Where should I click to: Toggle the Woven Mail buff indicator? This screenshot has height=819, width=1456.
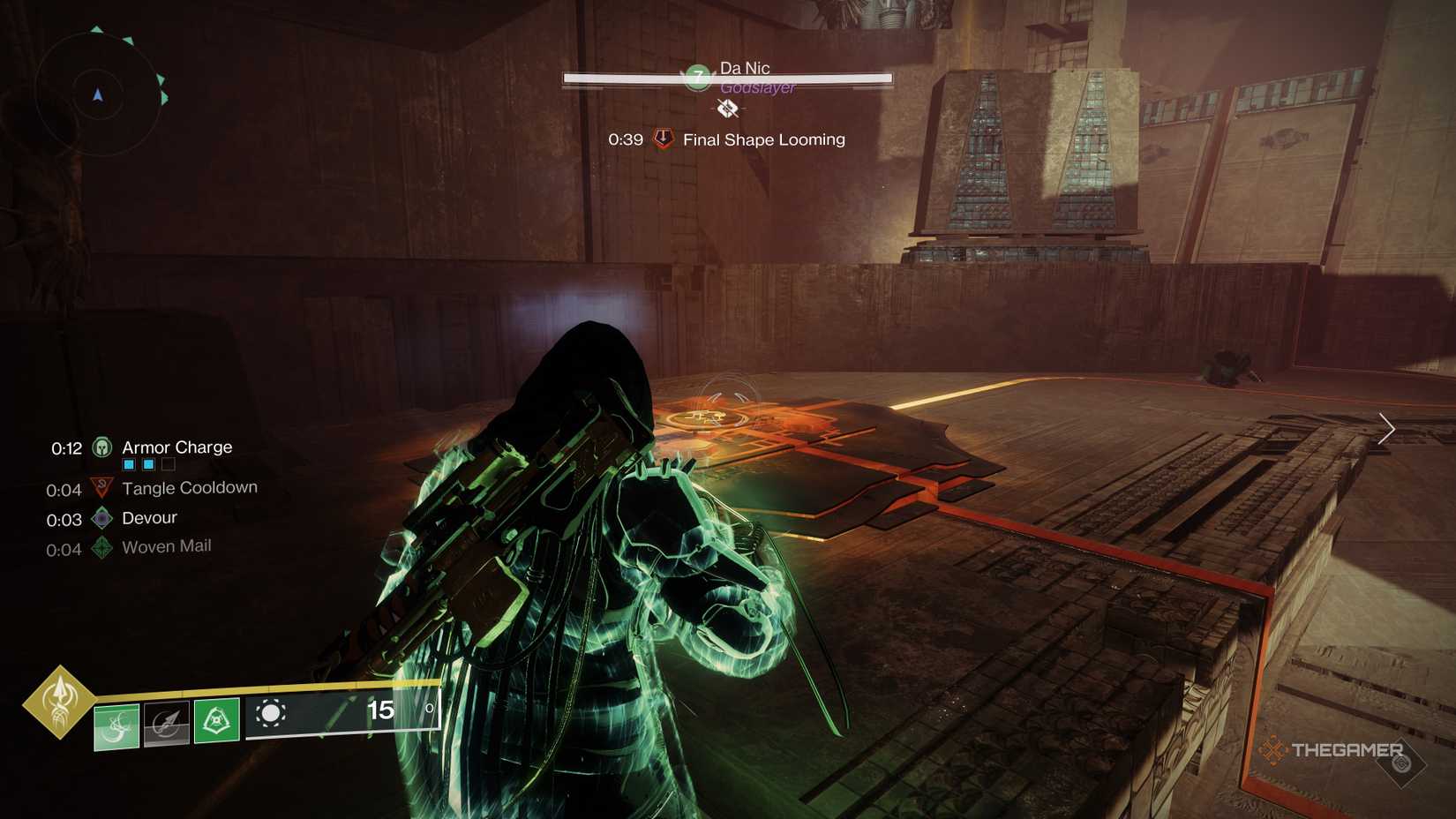pos(100,547)
